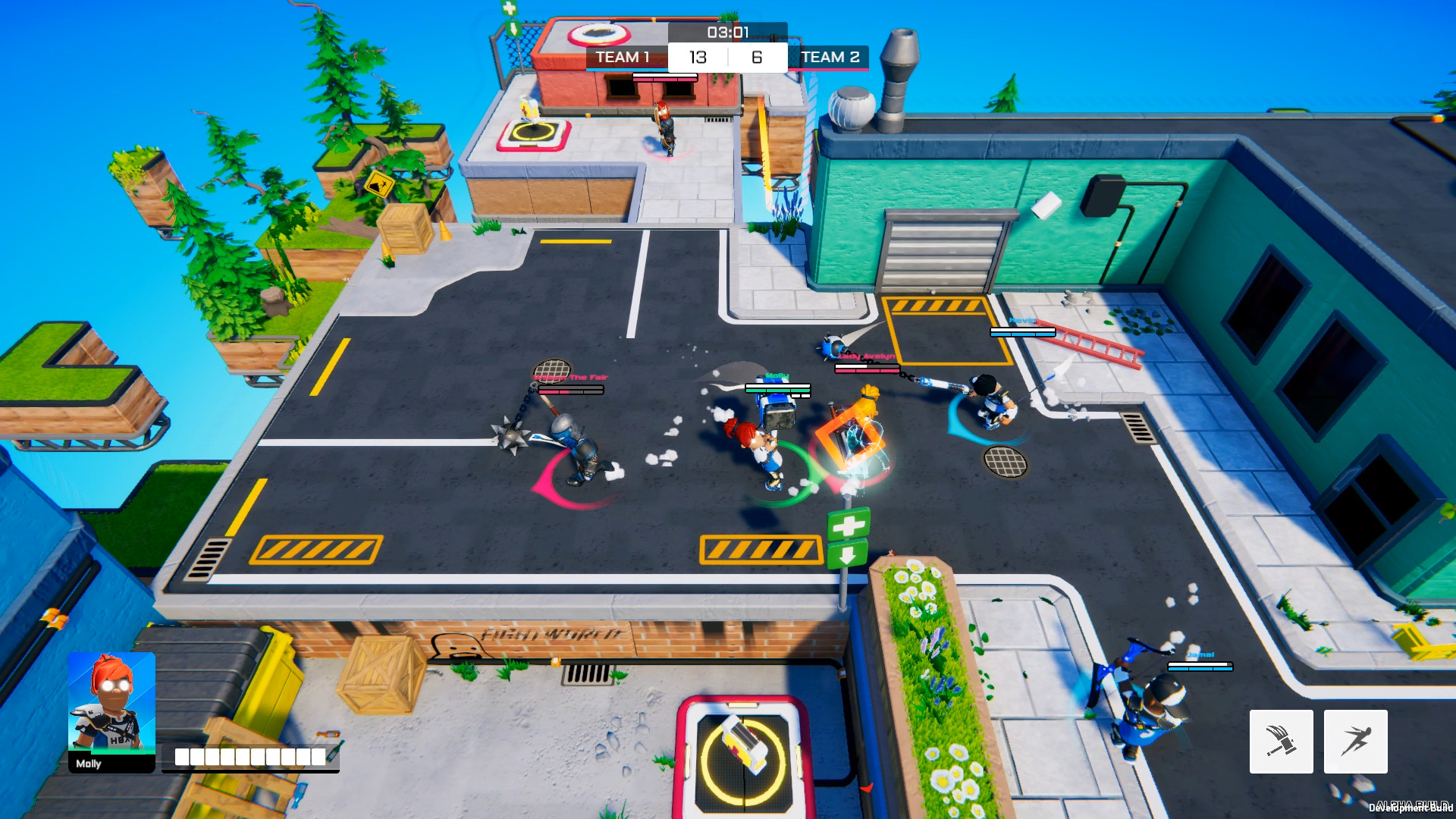Click the wooden crate near the road
The height and width of the screenshot is (819, 1456).
coord(404,229)
